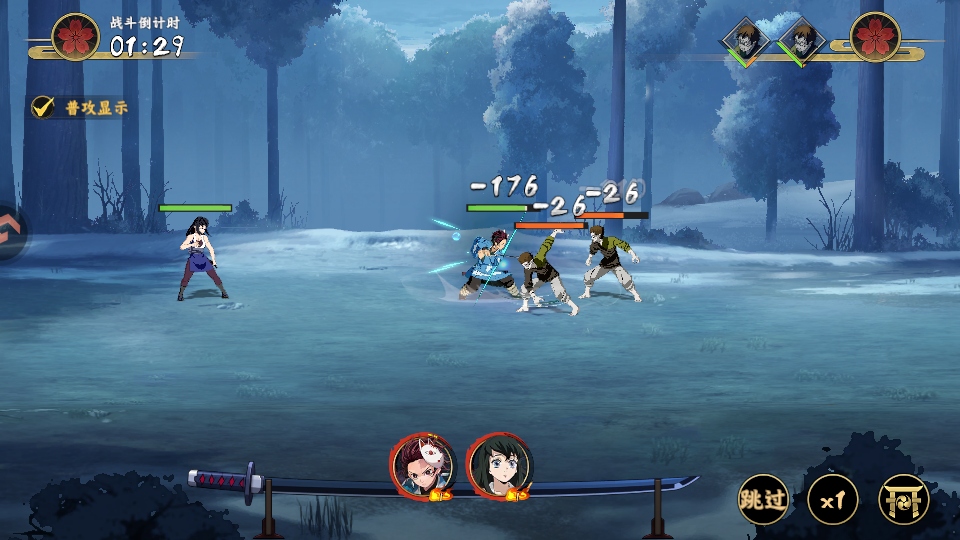Screen dimensions: 960x540
Task: Activate the black-haired girl's skill portrait
Action: click(x=499, y=466)
